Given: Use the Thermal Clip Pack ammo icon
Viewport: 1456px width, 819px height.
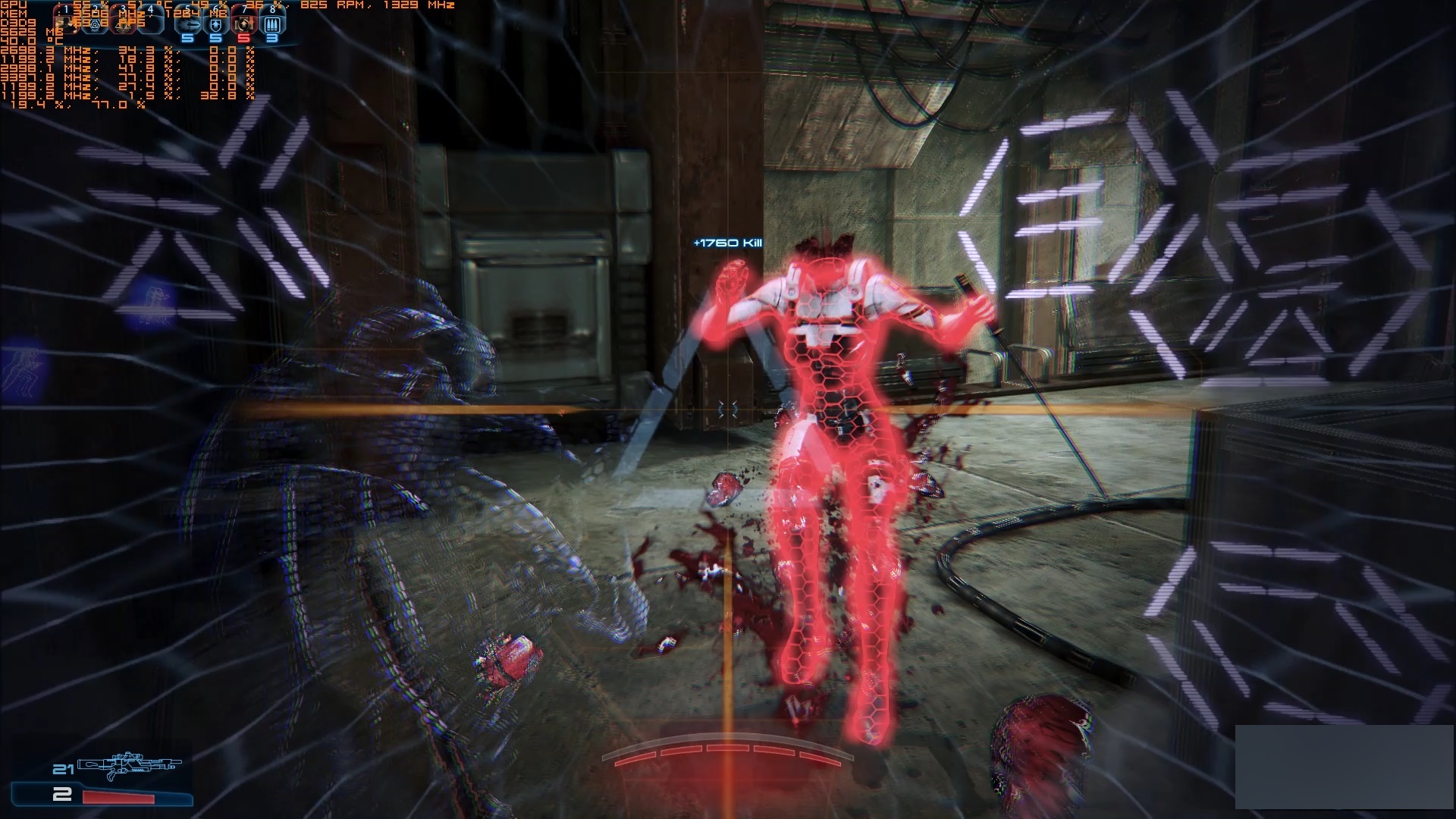Looking at the screenshot, I should tap(271, 24).
